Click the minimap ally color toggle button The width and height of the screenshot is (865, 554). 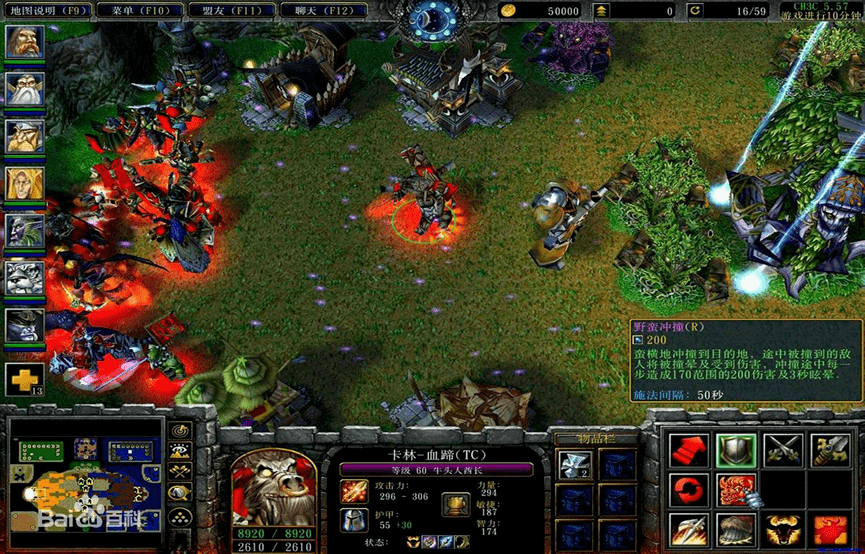click(181, 472)
